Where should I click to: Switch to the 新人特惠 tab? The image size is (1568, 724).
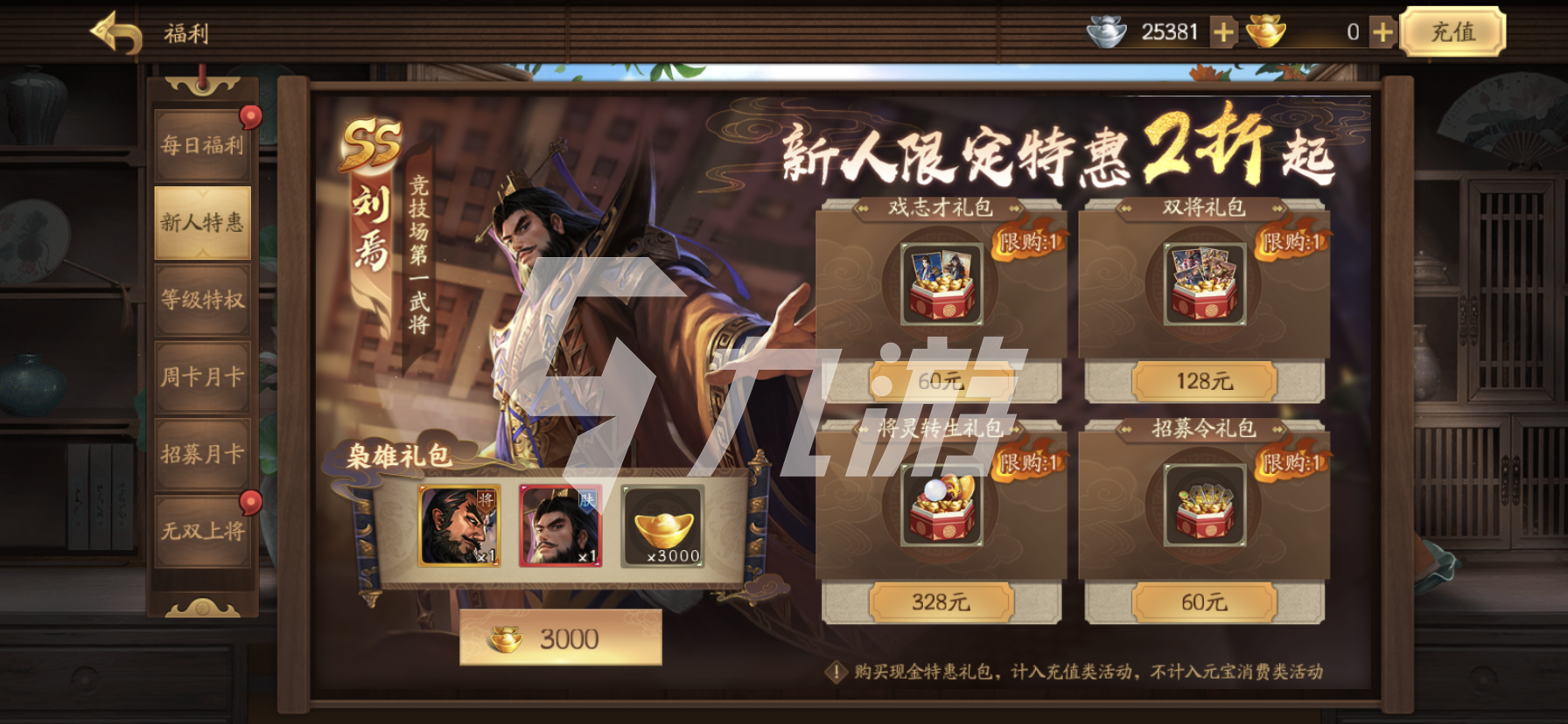click(x=202, y=221)
